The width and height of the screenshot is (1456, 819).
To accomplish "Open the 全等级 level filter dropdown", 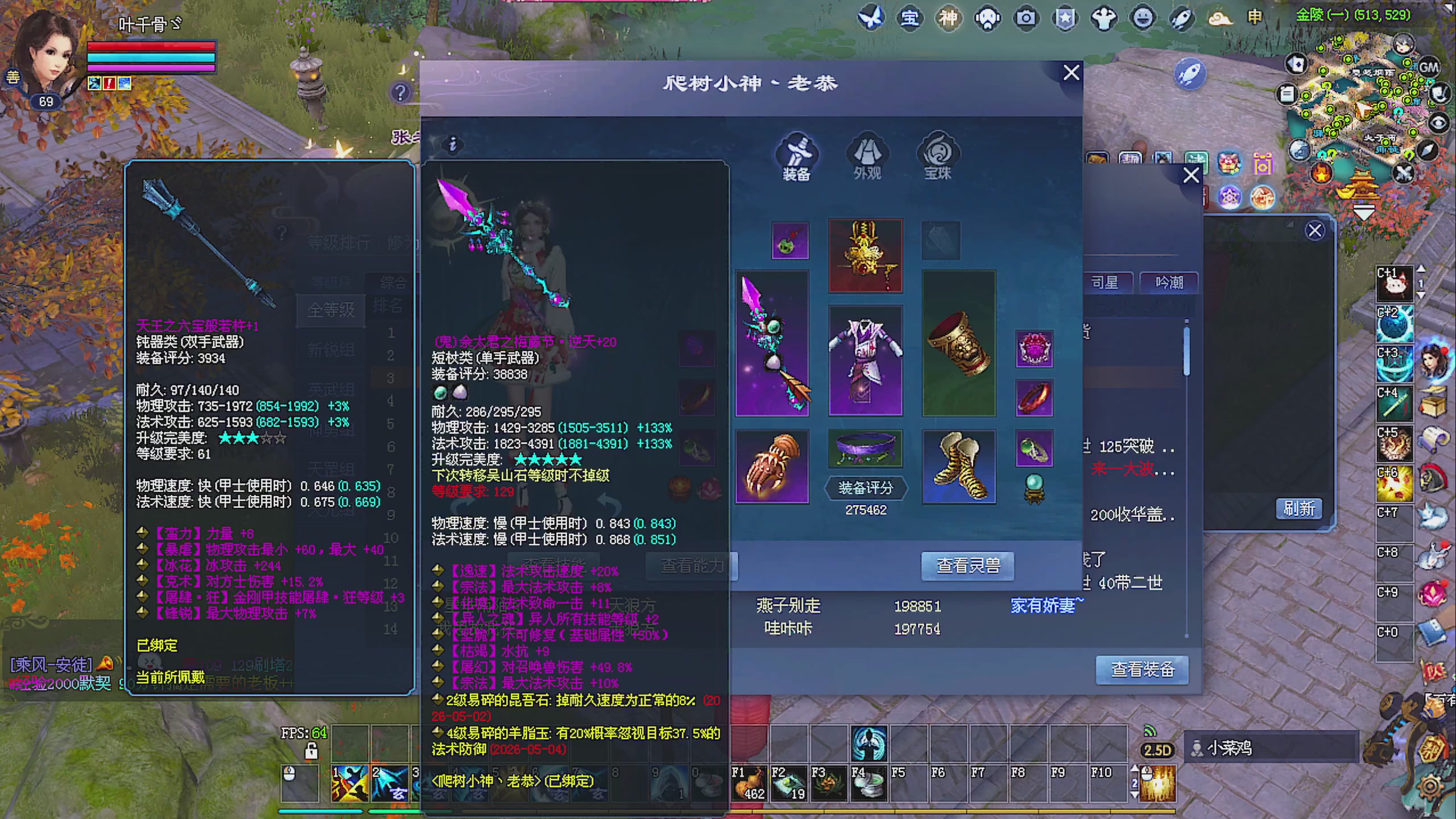I will click(330, 311).
